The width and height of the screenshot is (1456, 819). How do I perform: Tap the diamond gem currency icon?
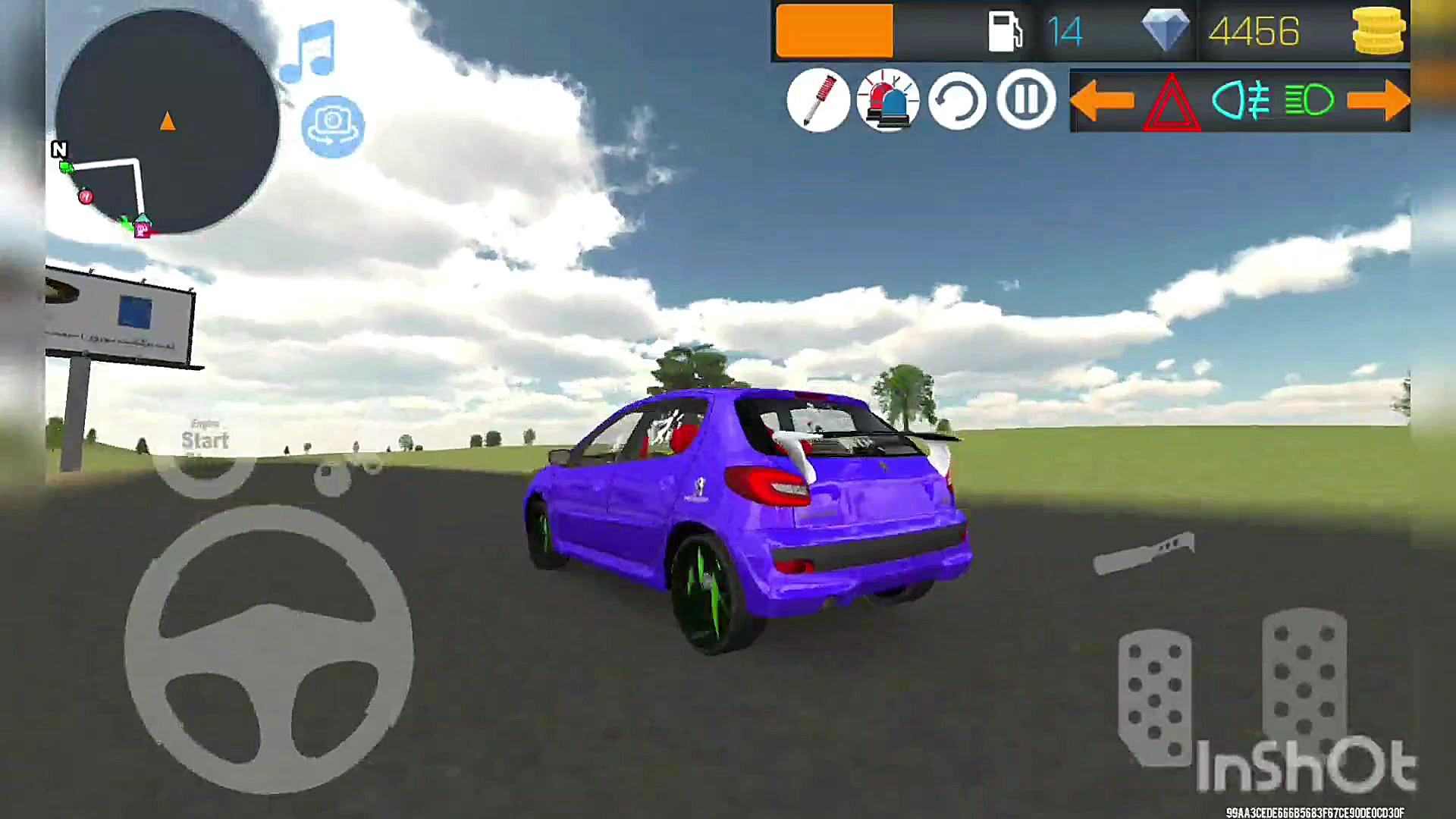tap(1166, 31)
